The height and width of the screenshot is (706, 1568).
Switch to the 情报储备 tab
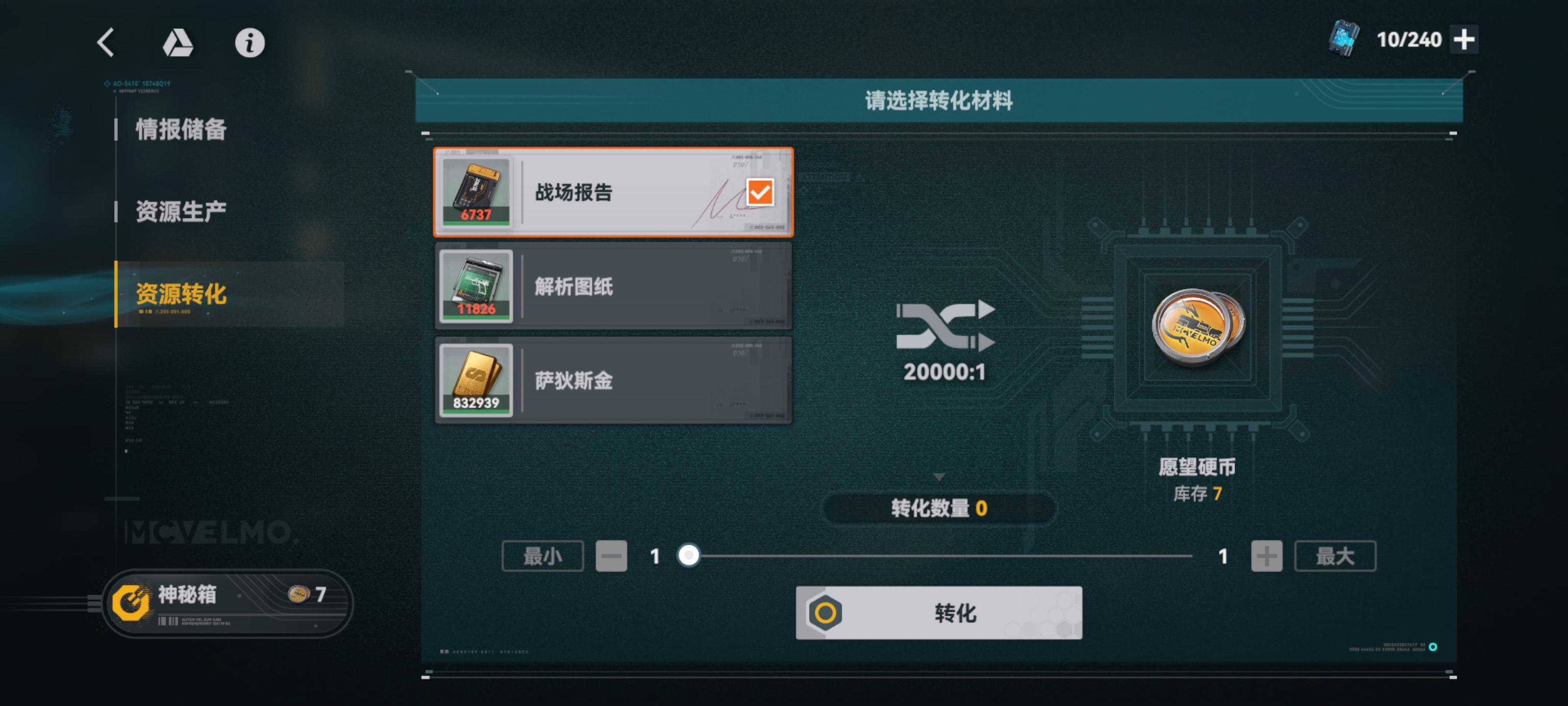[180, 130]
